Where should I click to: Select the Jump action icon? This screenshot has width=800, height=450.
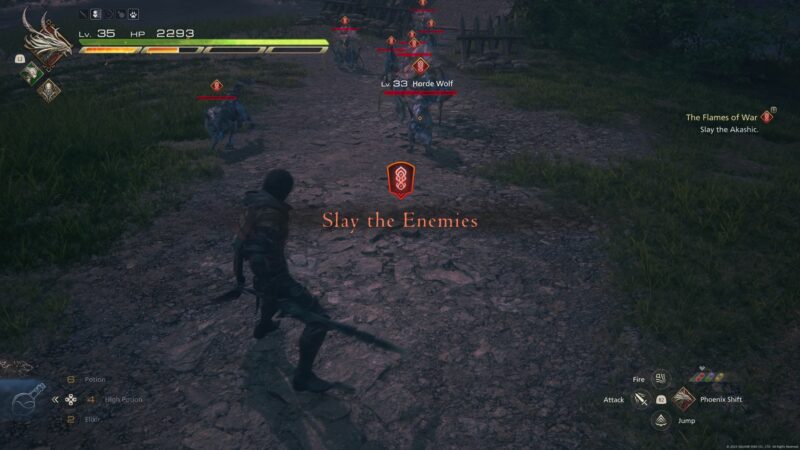pyautogui.click(x=660, y=421)
